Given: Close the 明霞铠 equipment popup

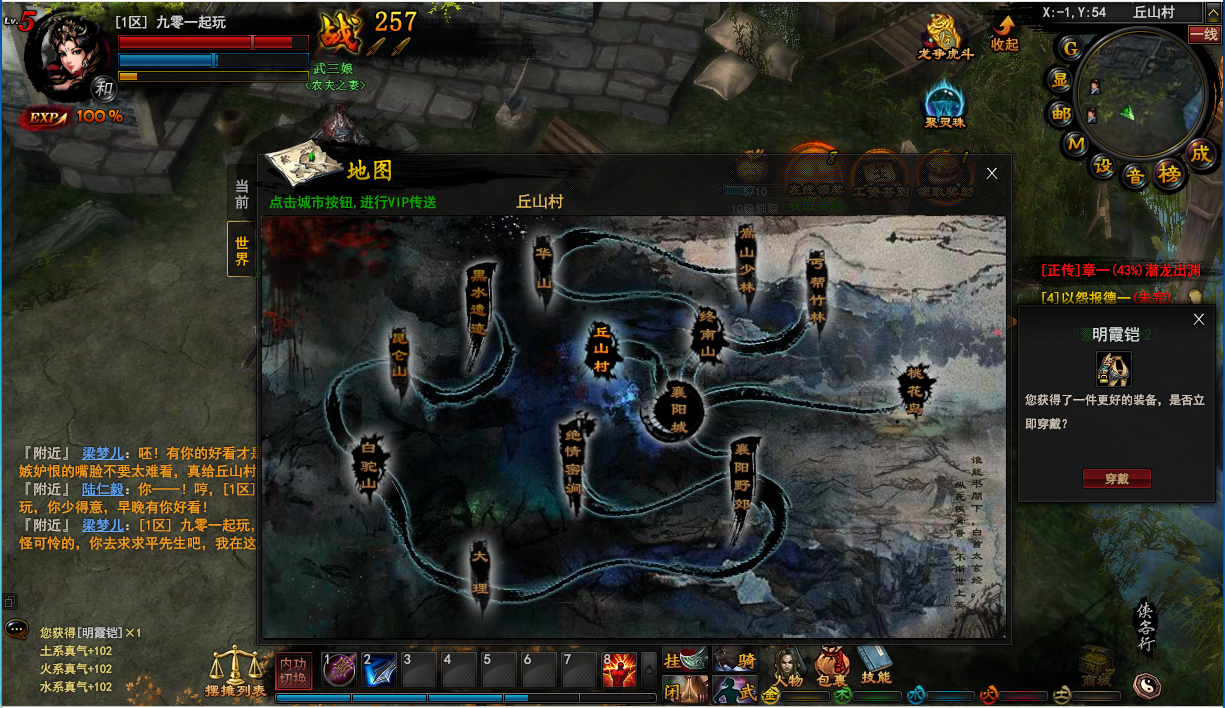Looking at the screenshot, I should 1200,319.
